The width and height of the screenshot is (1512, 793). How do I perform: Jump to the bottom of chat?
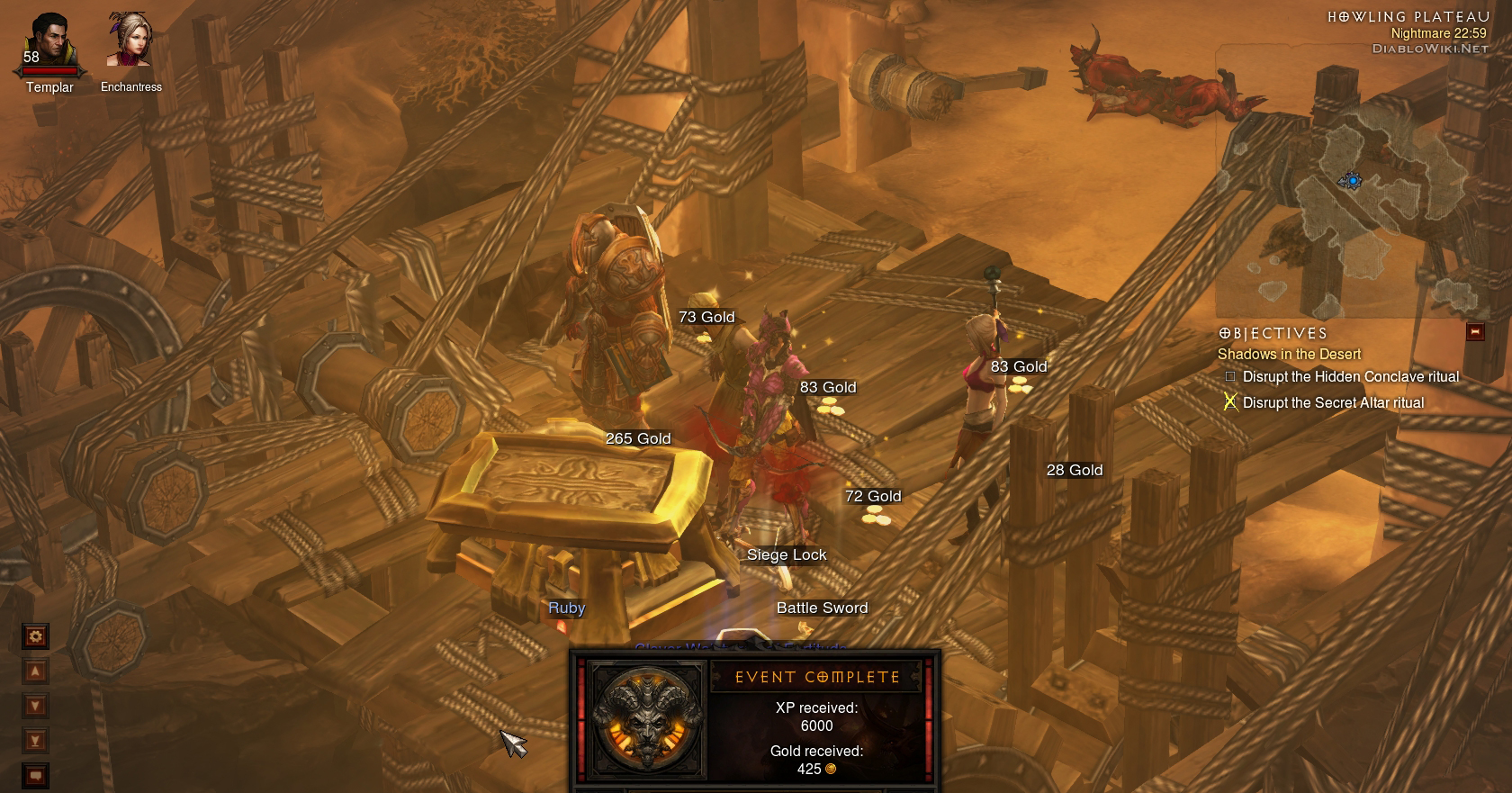36,741
